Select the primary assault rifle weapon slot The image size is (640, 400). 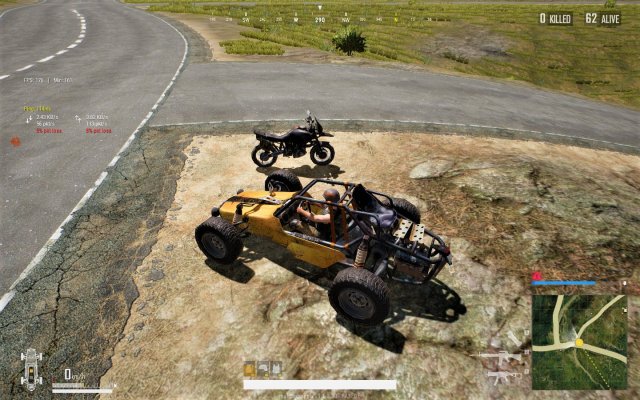(x=503, y=357)
